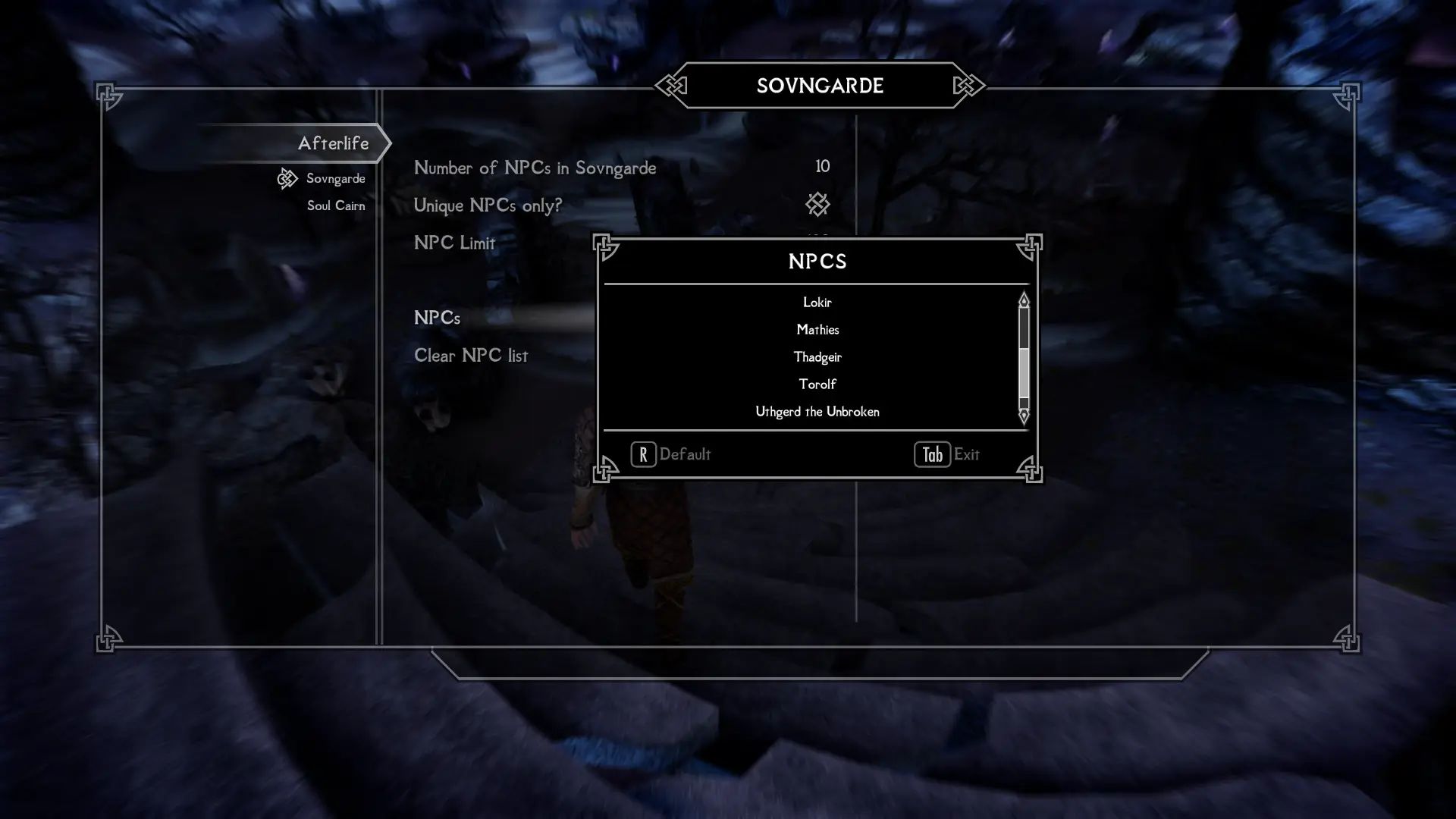This screenshot has height=819, width=1456.
Task: Select Lokir from the NPCS list
Action: click(x=817, y=302)
